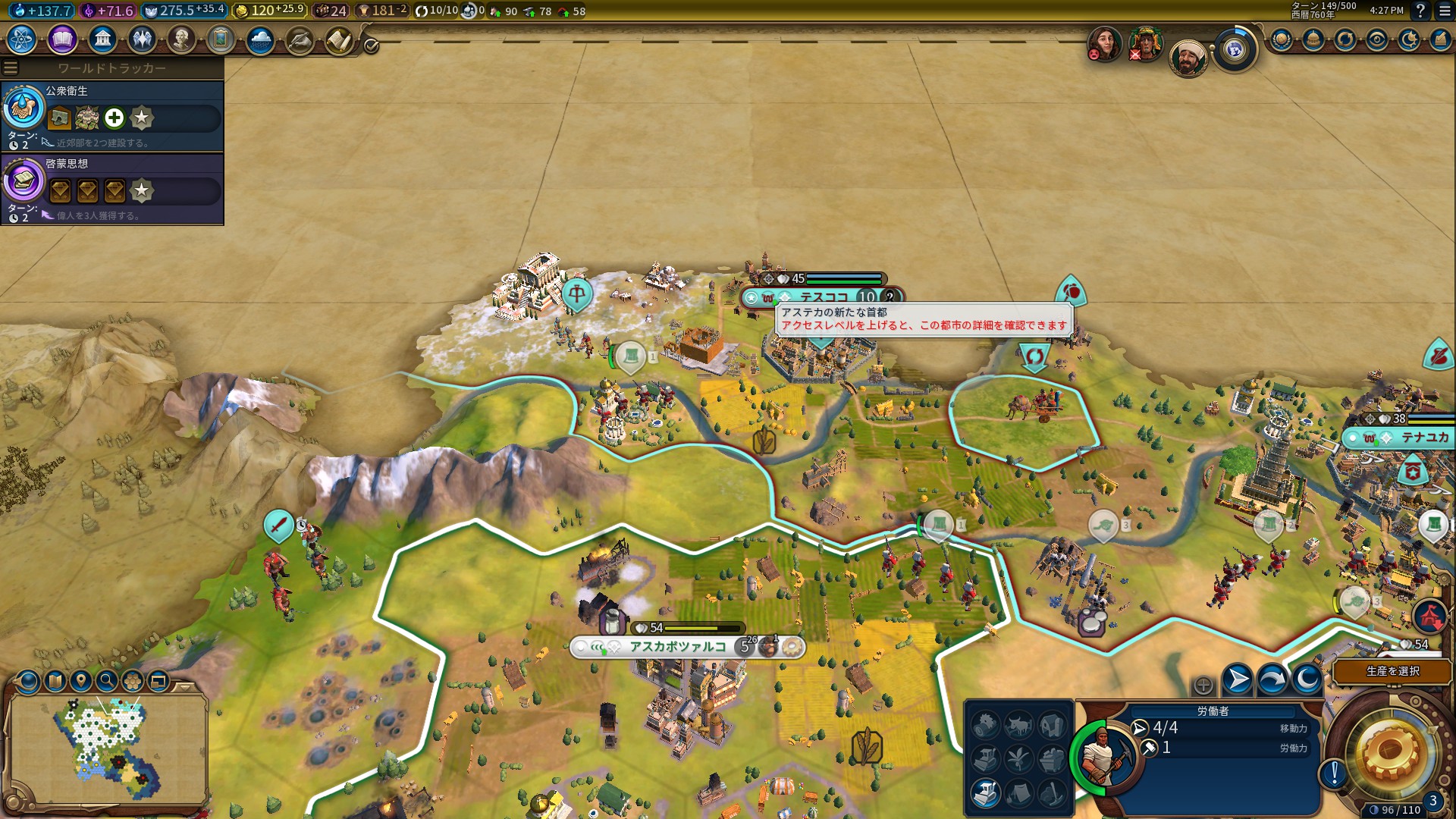Select the angry female leader portrait
Viewport: 1456px width, 819px height.
1105,43
